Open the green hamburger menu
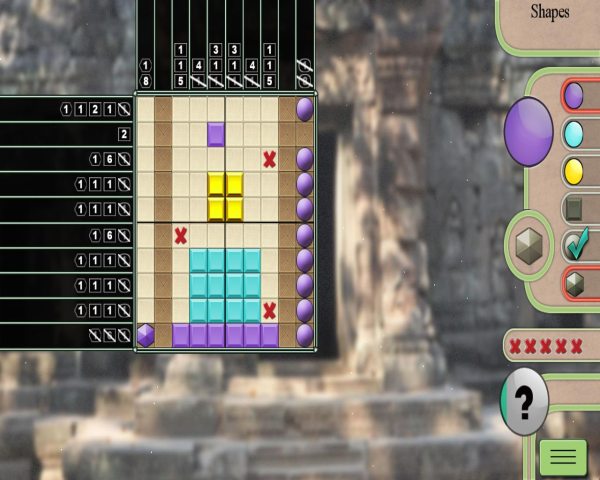Viewport: 600px width, 480px height. (563, 457)
